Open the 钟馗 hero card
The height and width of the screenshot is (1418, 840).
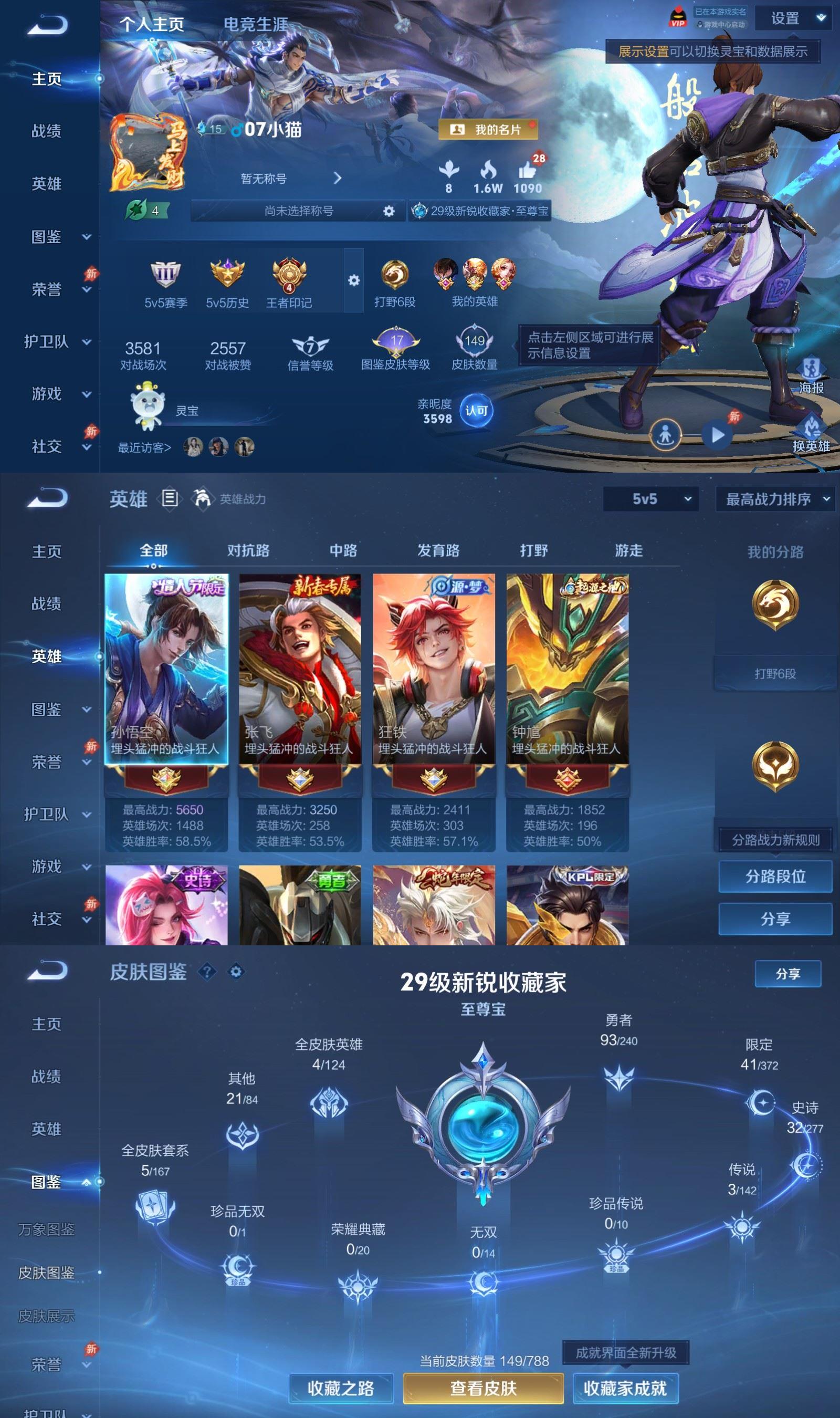(567, 669)
